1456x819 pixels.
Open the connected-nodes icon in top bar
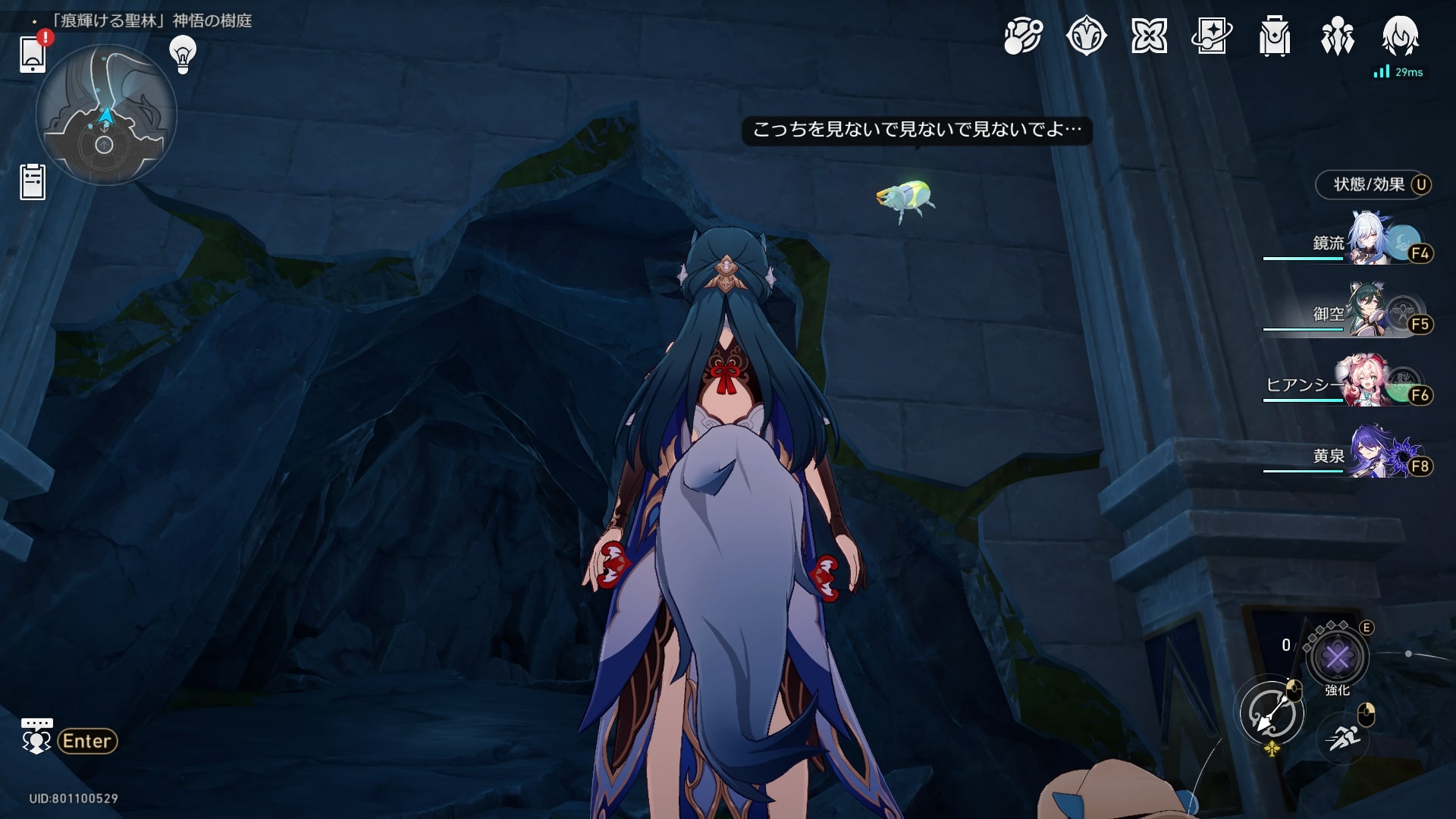click(1023, 36)
